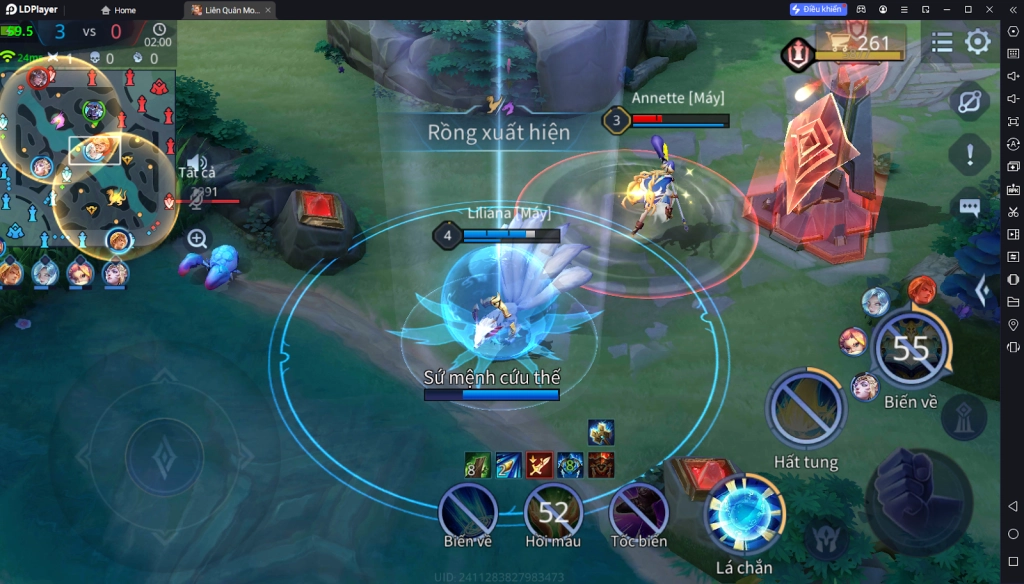Recall to base with left Biến về button
Image resolution: width=1024 pixels, height=584 pixels.
coord(468,512)
